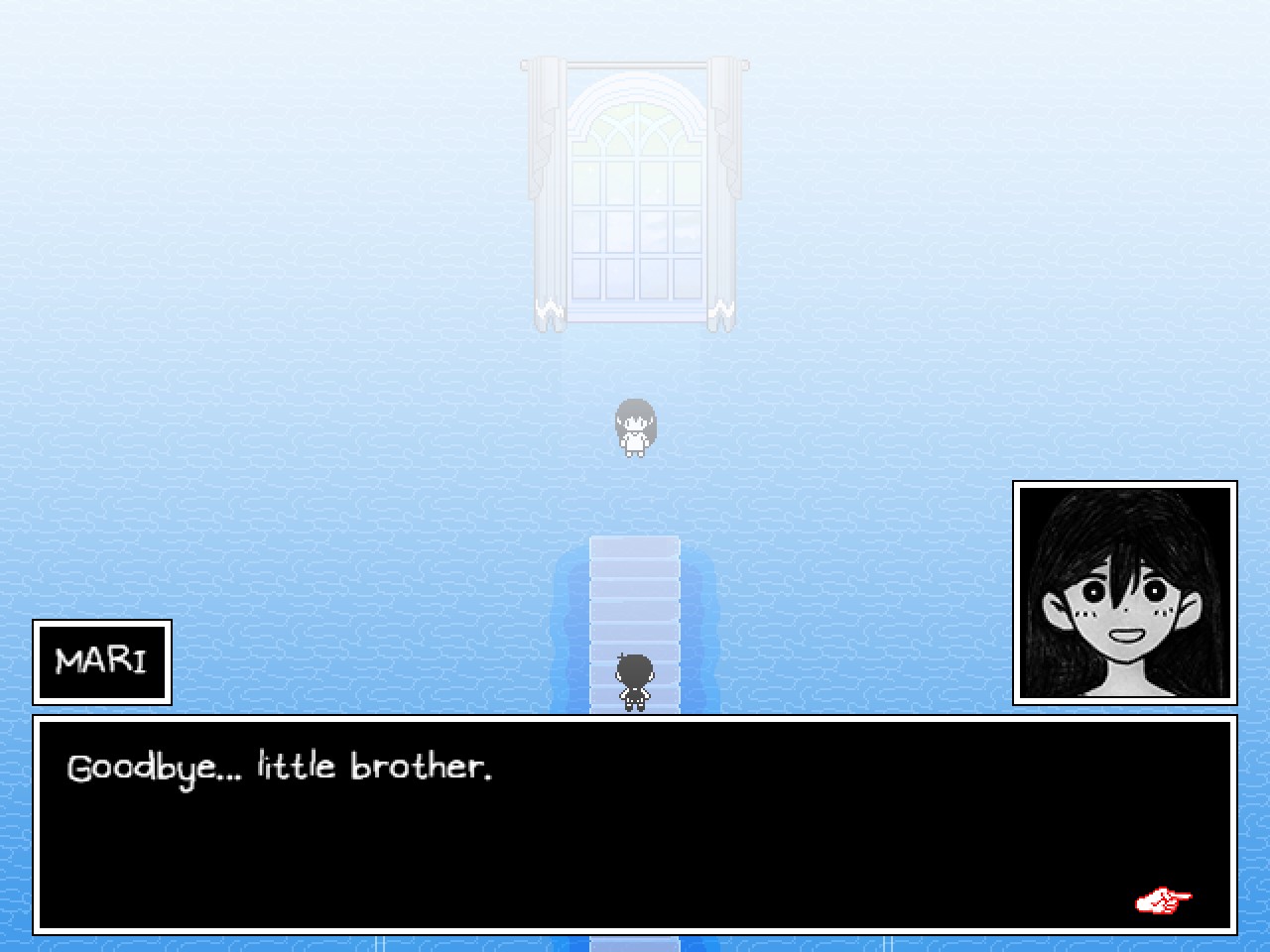Image resolution: width=1270 pixels, height=952 pixels.
Task: Click the name plate's white border
Action: [101, 625]
